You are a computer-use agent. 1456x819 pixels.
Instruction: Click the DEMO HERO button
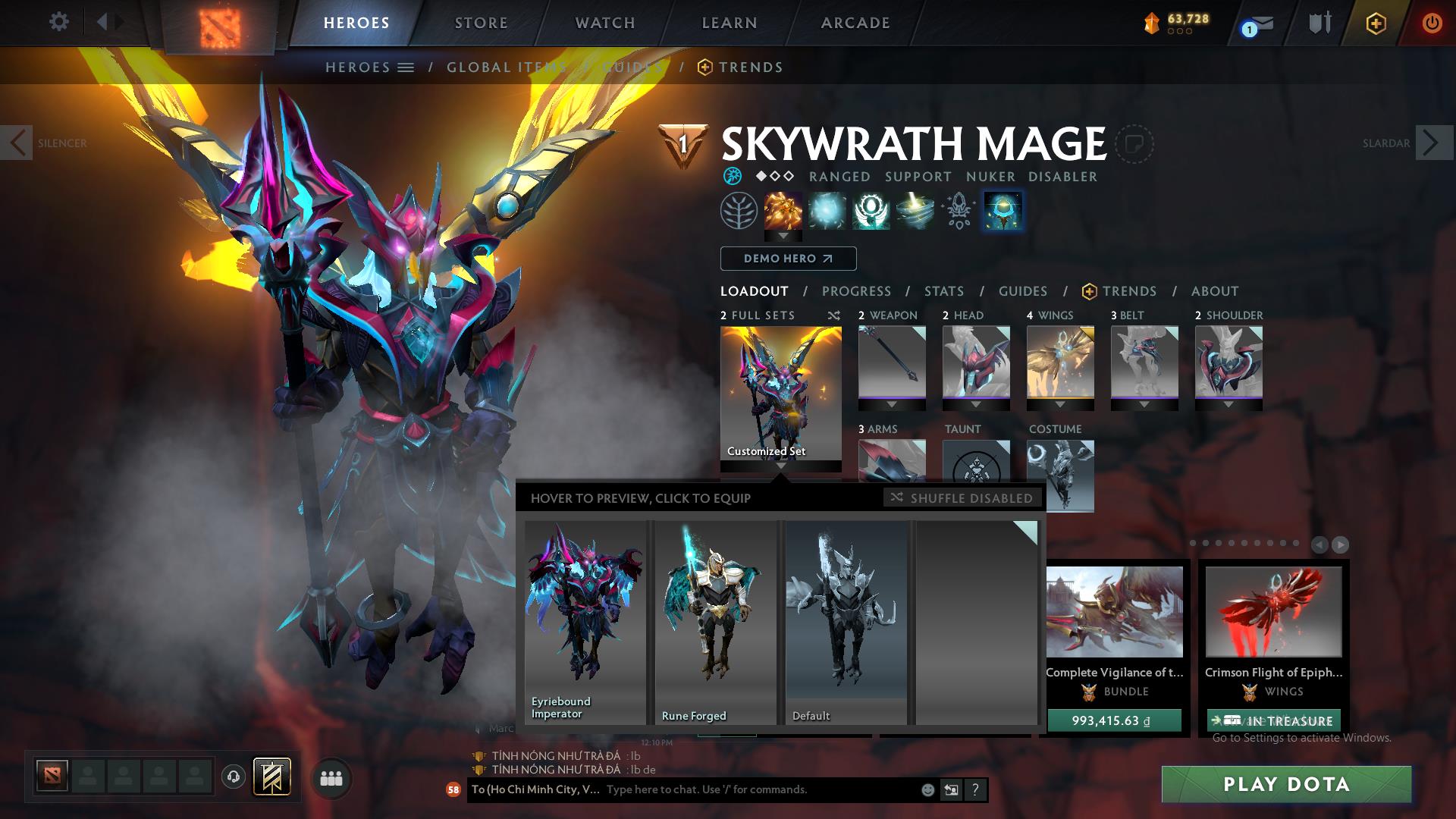coord(787,259)
